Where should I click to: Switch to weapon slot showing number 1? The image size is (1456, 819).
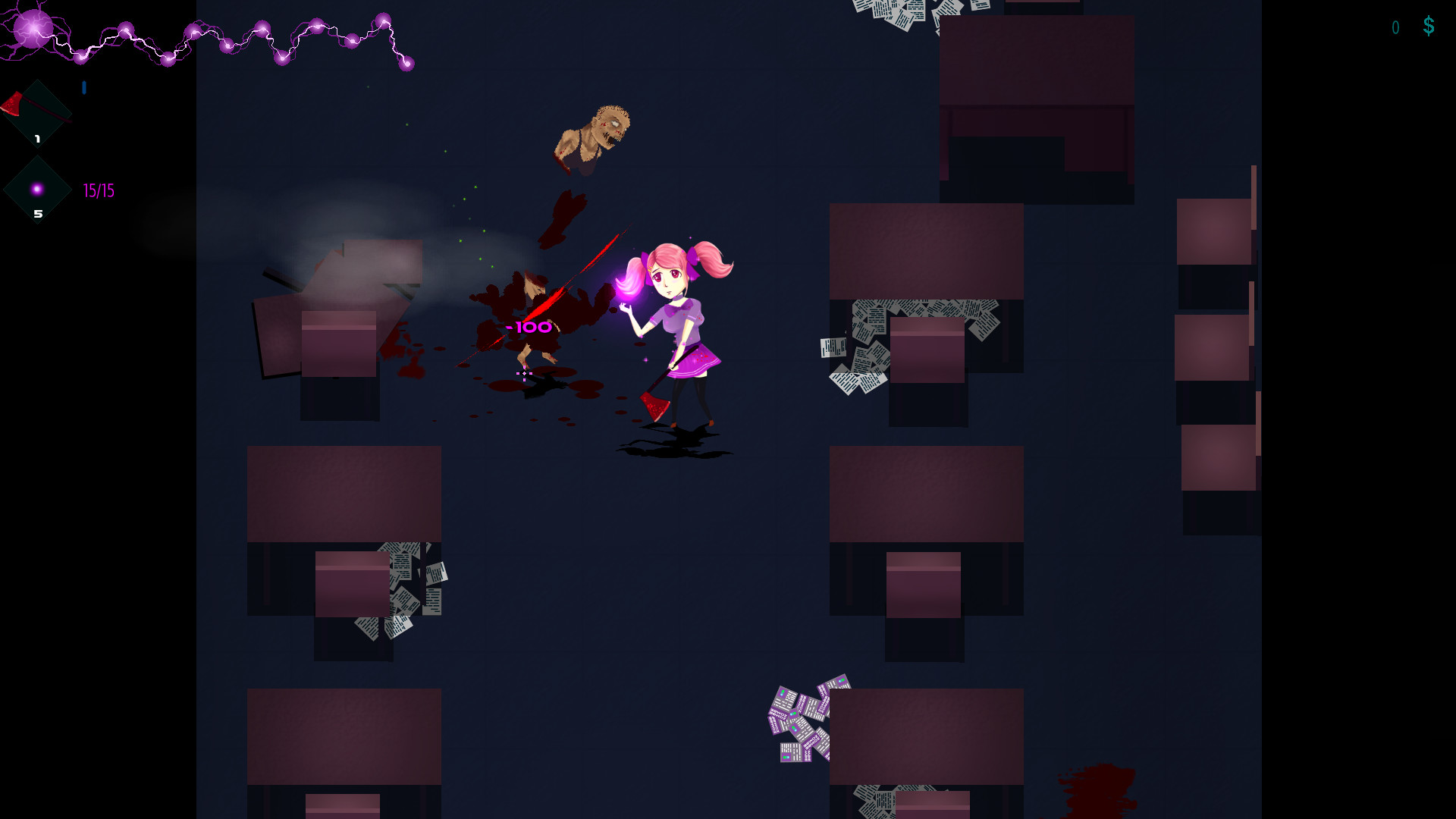(x=36, y=112)
